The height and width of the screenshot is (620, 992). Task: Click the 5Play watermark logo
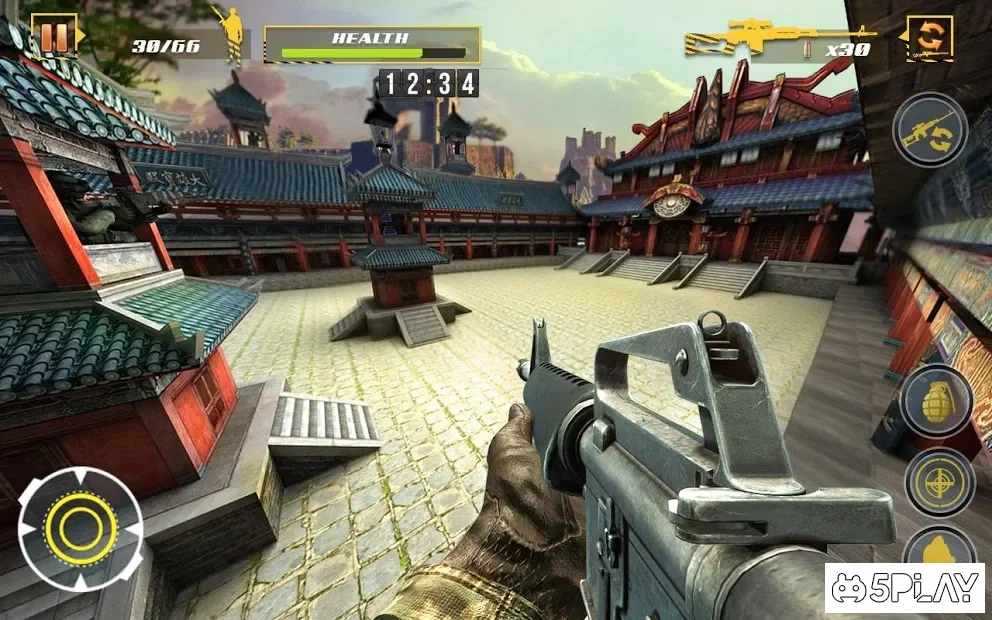point(904,588)
